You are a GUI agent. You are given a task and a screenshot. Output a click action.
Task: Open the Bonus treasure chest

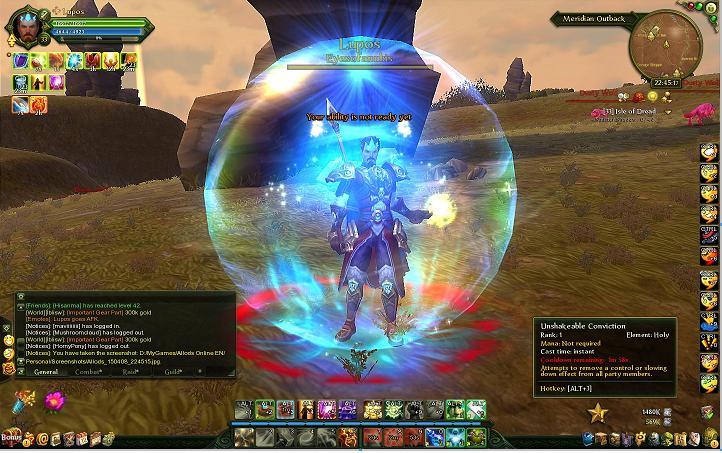(x=12, y=437)
